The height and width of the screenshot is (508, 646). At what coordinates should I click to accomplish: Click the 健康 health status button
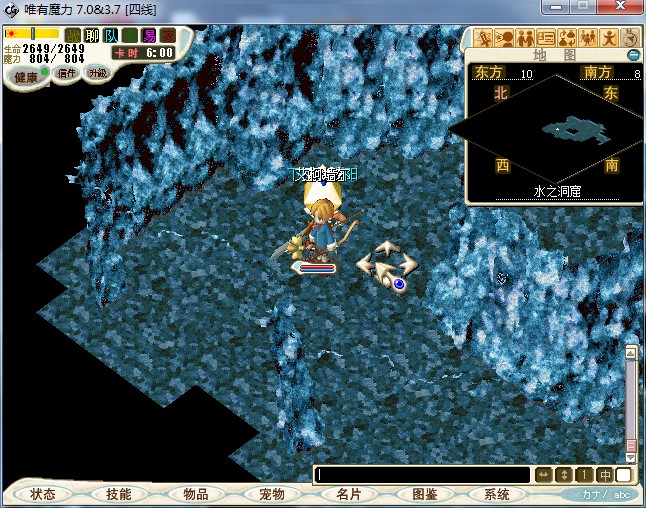coord(26,77)
